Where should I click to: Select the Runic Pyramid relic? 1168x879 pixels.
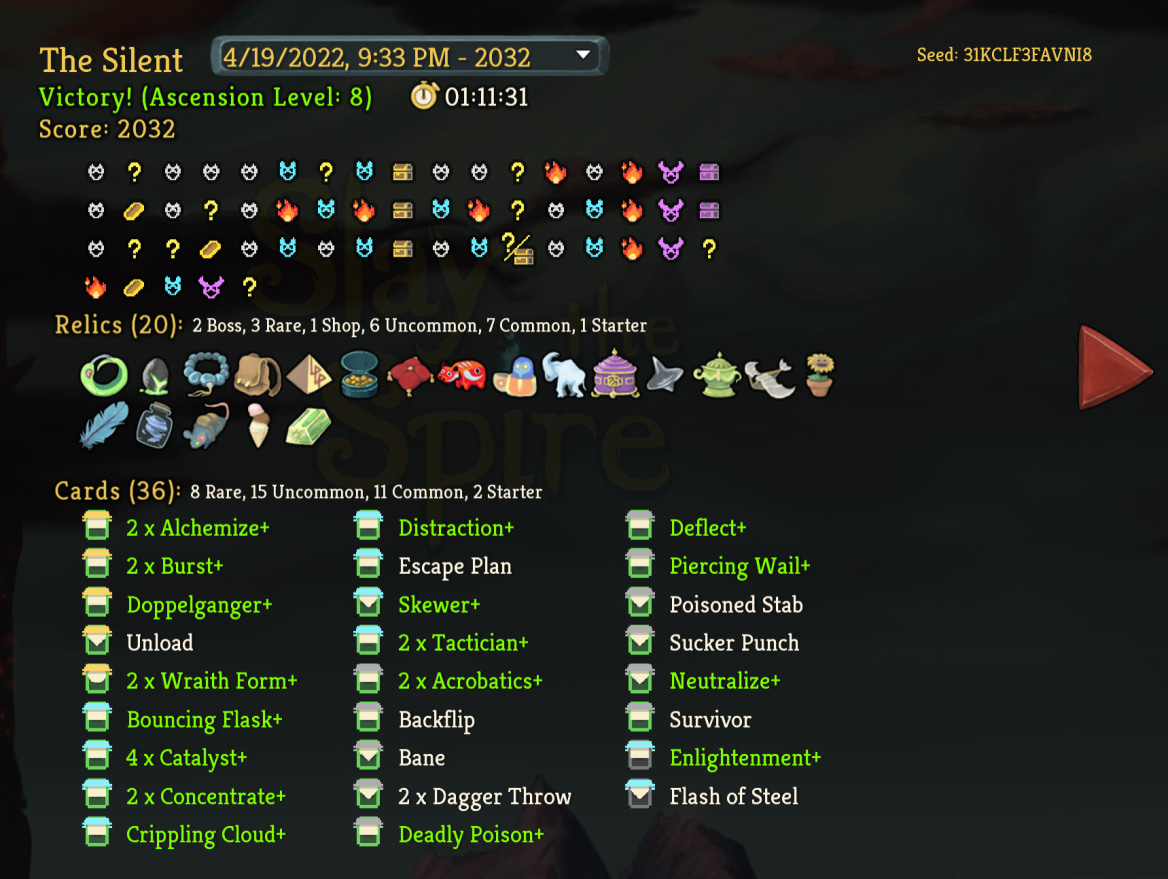pos(309,376)
